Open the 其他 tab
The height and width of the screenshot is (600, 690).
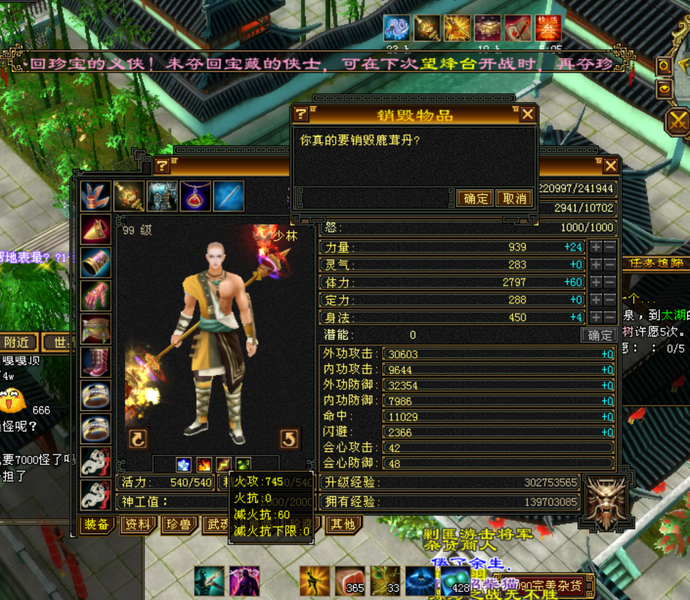342,524
